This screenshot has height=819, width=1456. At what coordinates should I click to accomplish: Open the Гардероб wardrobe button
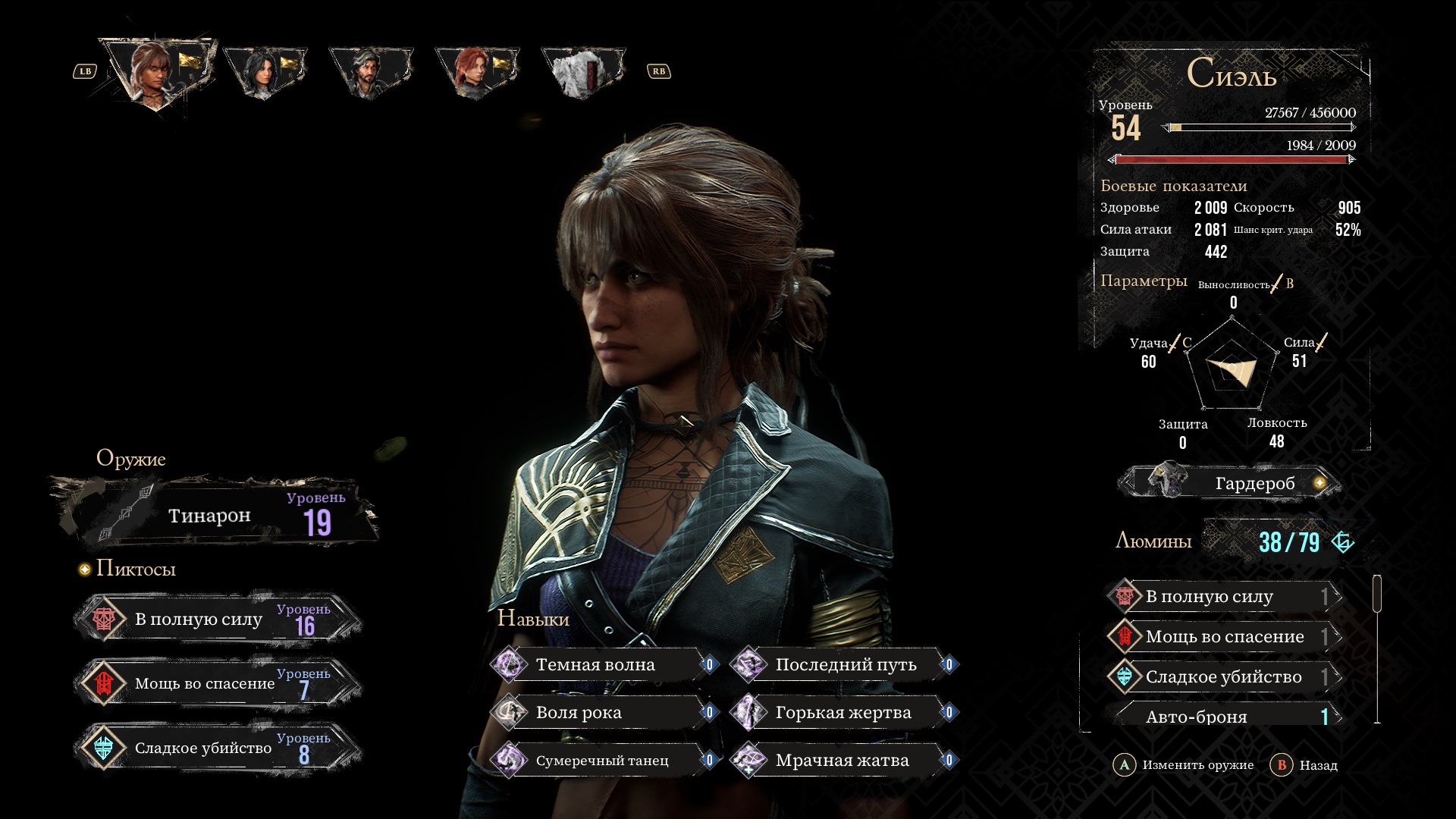click(1230, 483)
